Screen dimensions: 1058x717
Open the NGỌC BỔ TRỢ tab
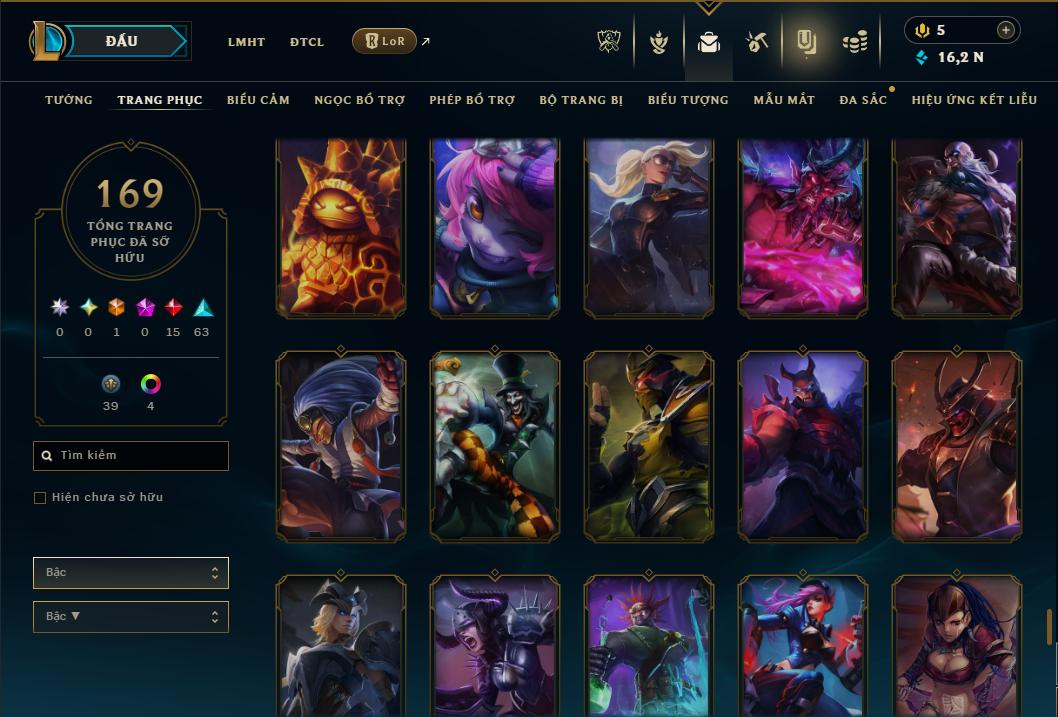pyautogui.click(x=359, y=100)
